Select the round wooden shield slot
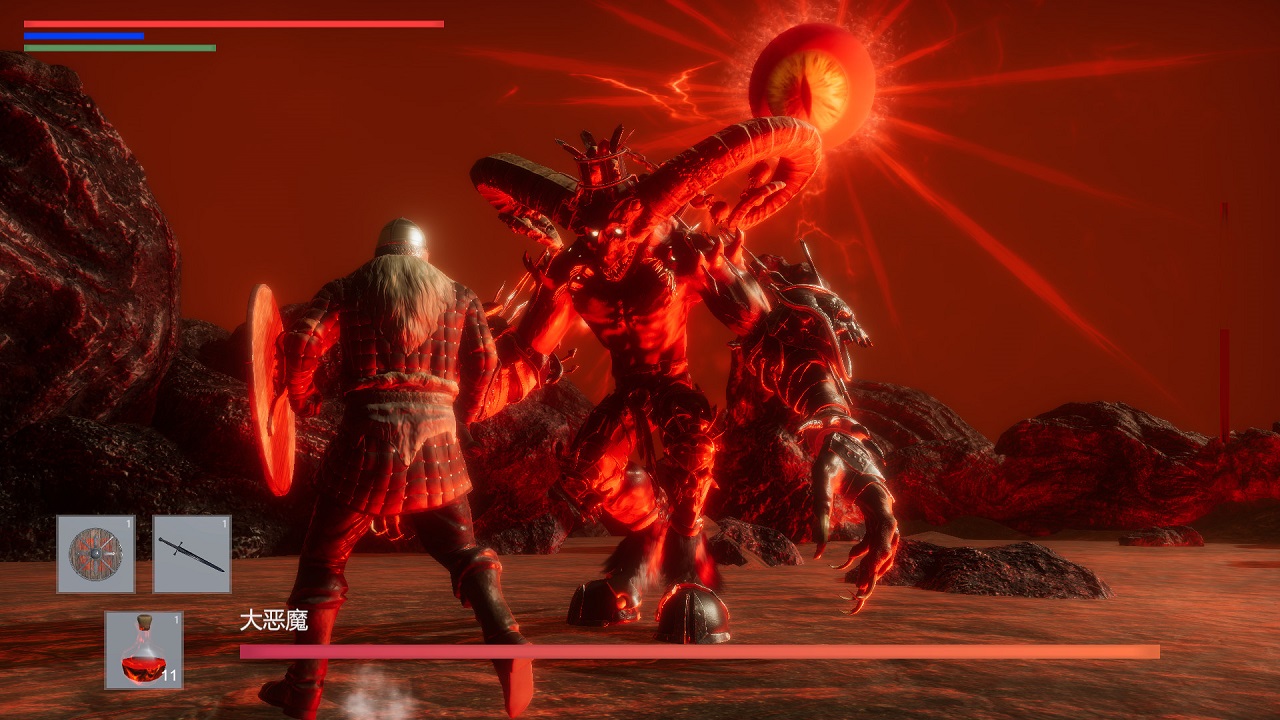 coord(96,554)
